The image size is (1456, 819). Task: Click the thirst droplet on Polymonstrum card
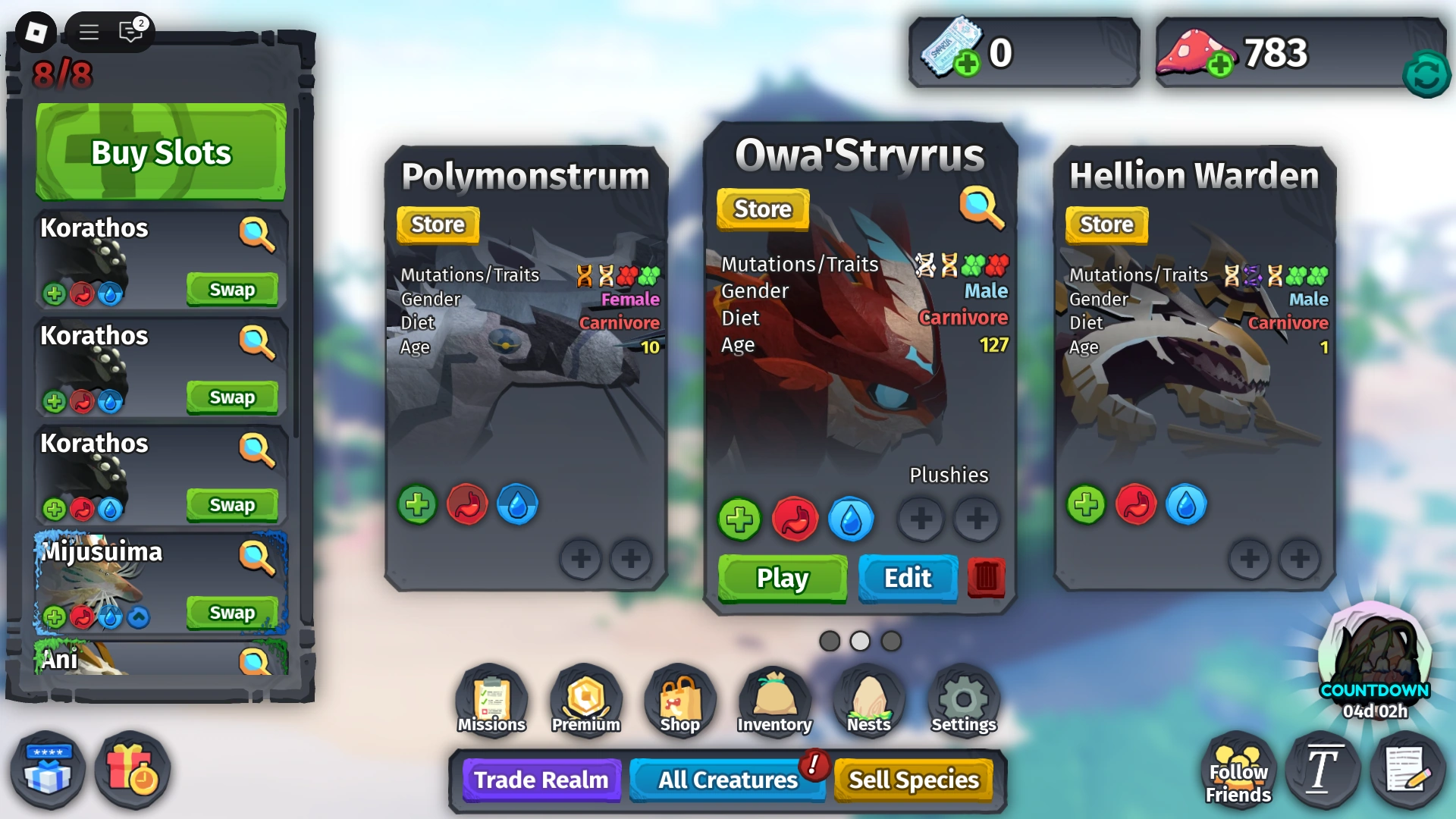click(x=517, y=504)
